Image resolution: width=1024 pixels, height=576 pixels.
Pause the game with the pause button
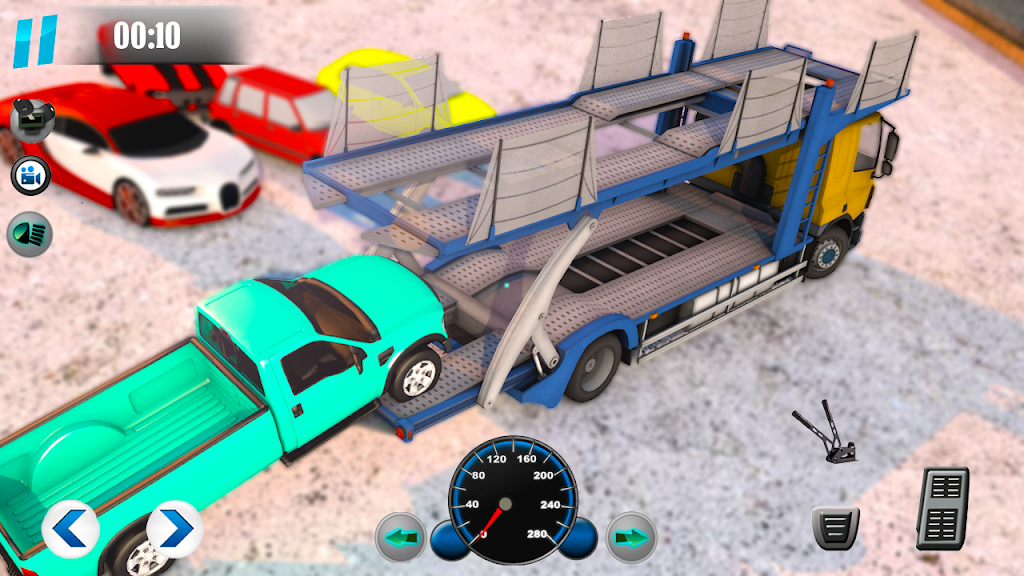coord(35,40)
